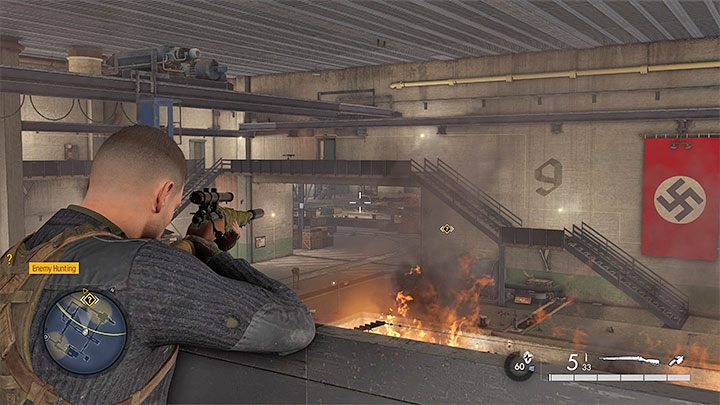Viewport: 720px width, 405px height.
Task: Click the heart rate gauge showing 60
Action: pyautogui.click(x=519, y=366)
